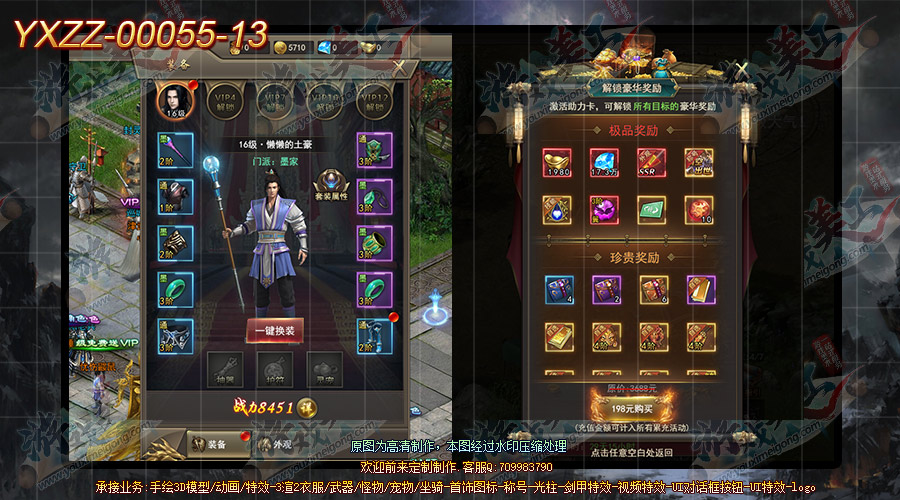Click the gold button beside combat power
This screenshot has height=500, width=900.
(307, 407)
